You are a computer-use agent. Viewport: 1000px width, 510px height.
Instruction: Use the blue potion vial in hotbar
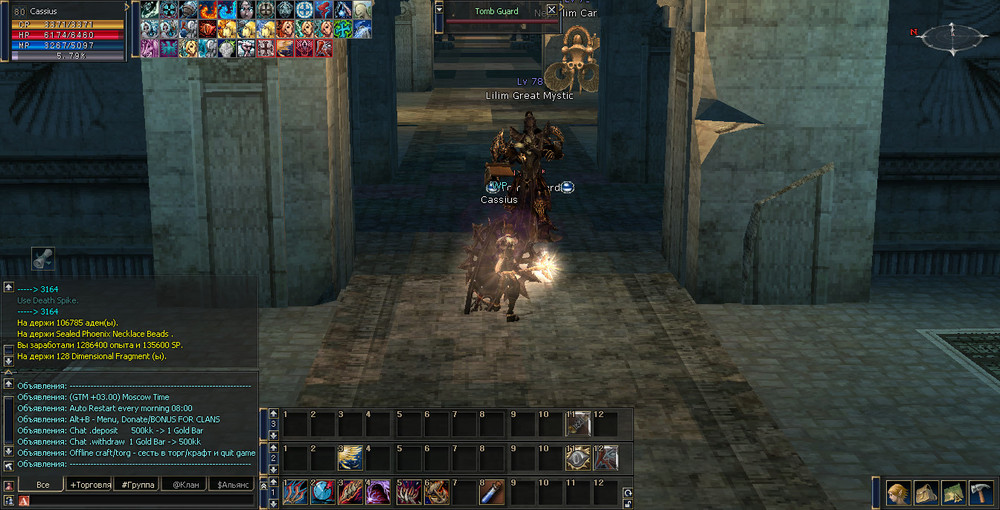(x=493, y=492)
